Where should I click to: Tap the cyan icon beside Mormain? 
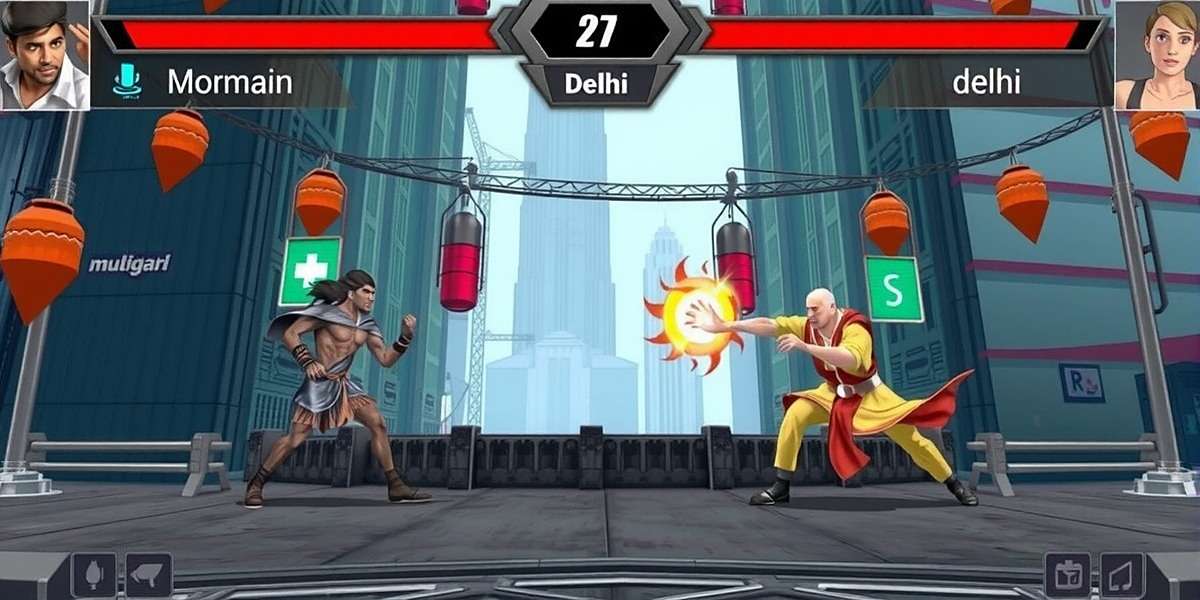click(x=127, y=81)
